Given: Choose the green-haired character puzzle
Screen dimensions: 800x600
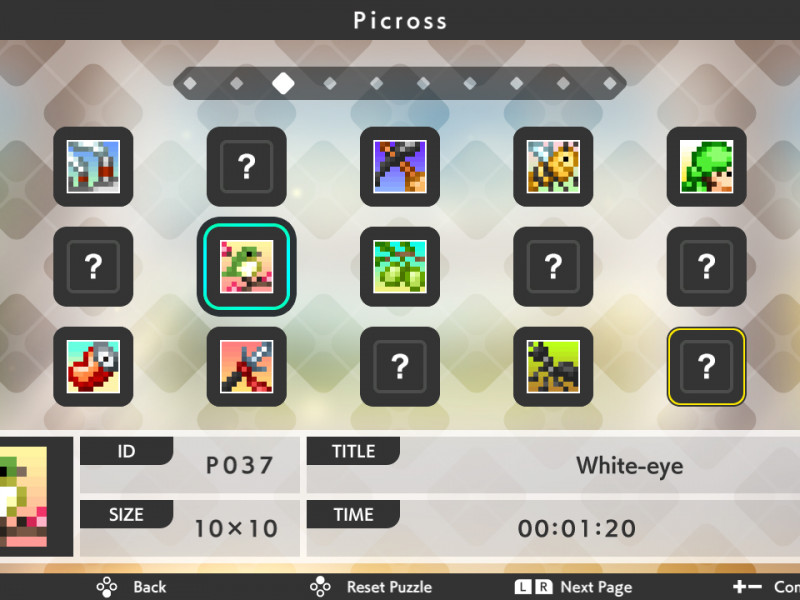Looking at the screenshot, I should [706, 167].
